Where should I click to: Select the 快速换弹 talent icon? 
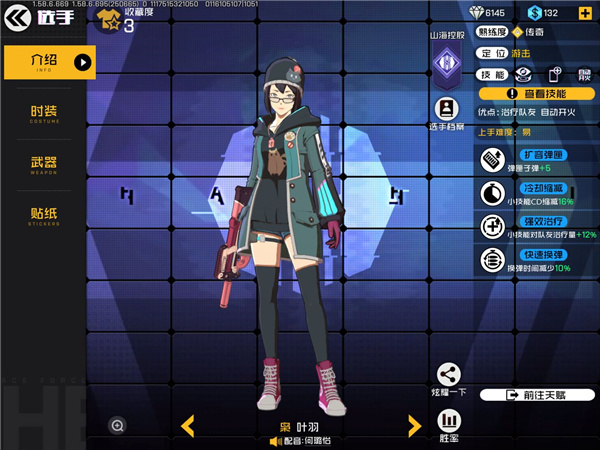coord(491,261)
